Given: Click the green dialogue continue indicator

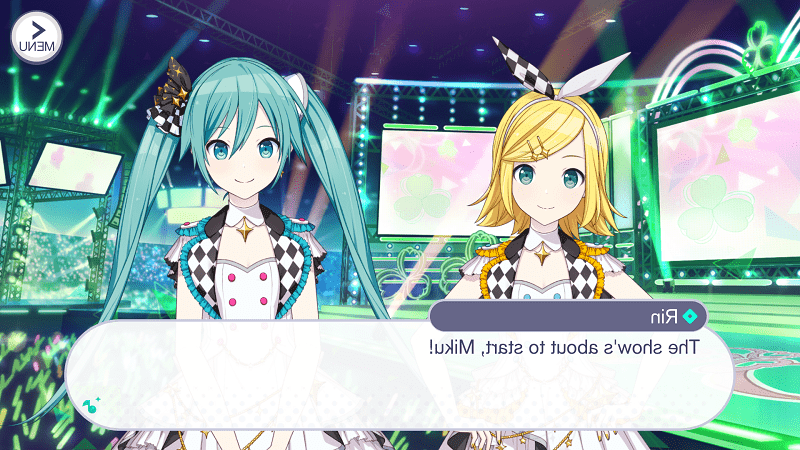Looking at the screenshot, I should (91, 404).
